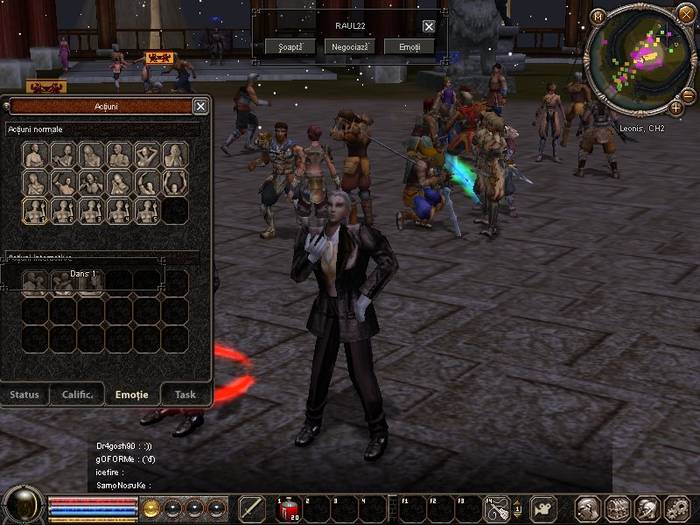Open Emoții for RAUL22
The height and width of the screenshot is (525, 700).
[x=409, y=47]
